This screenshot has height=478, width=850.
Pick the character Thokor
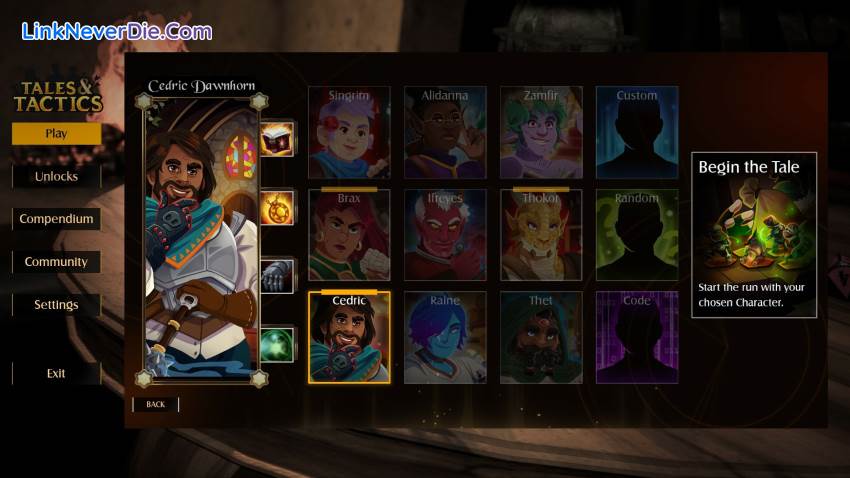coord(541,235)
